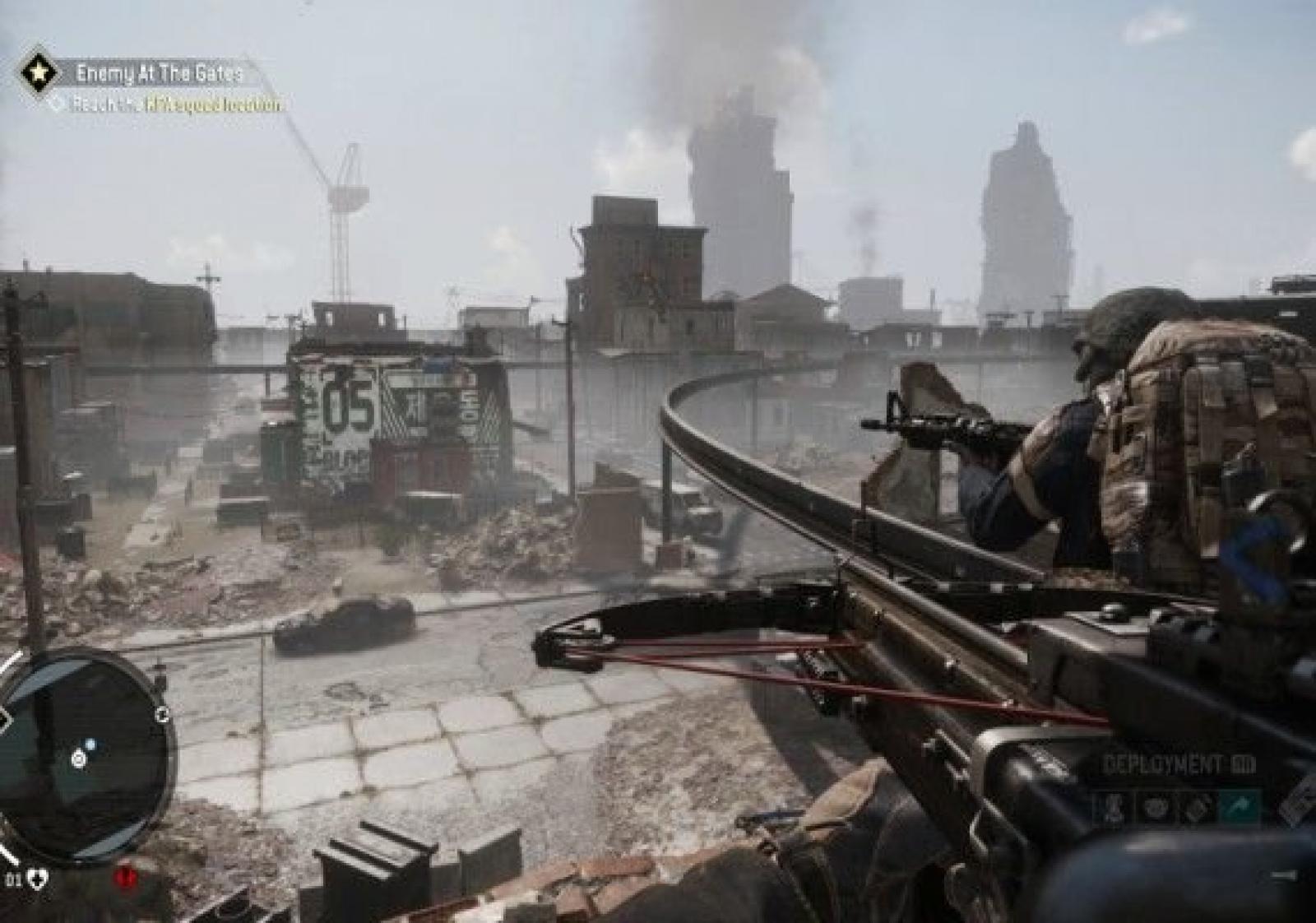
Task: Select the Enemy At The Gates mission tracker
Action: (160, 73)
